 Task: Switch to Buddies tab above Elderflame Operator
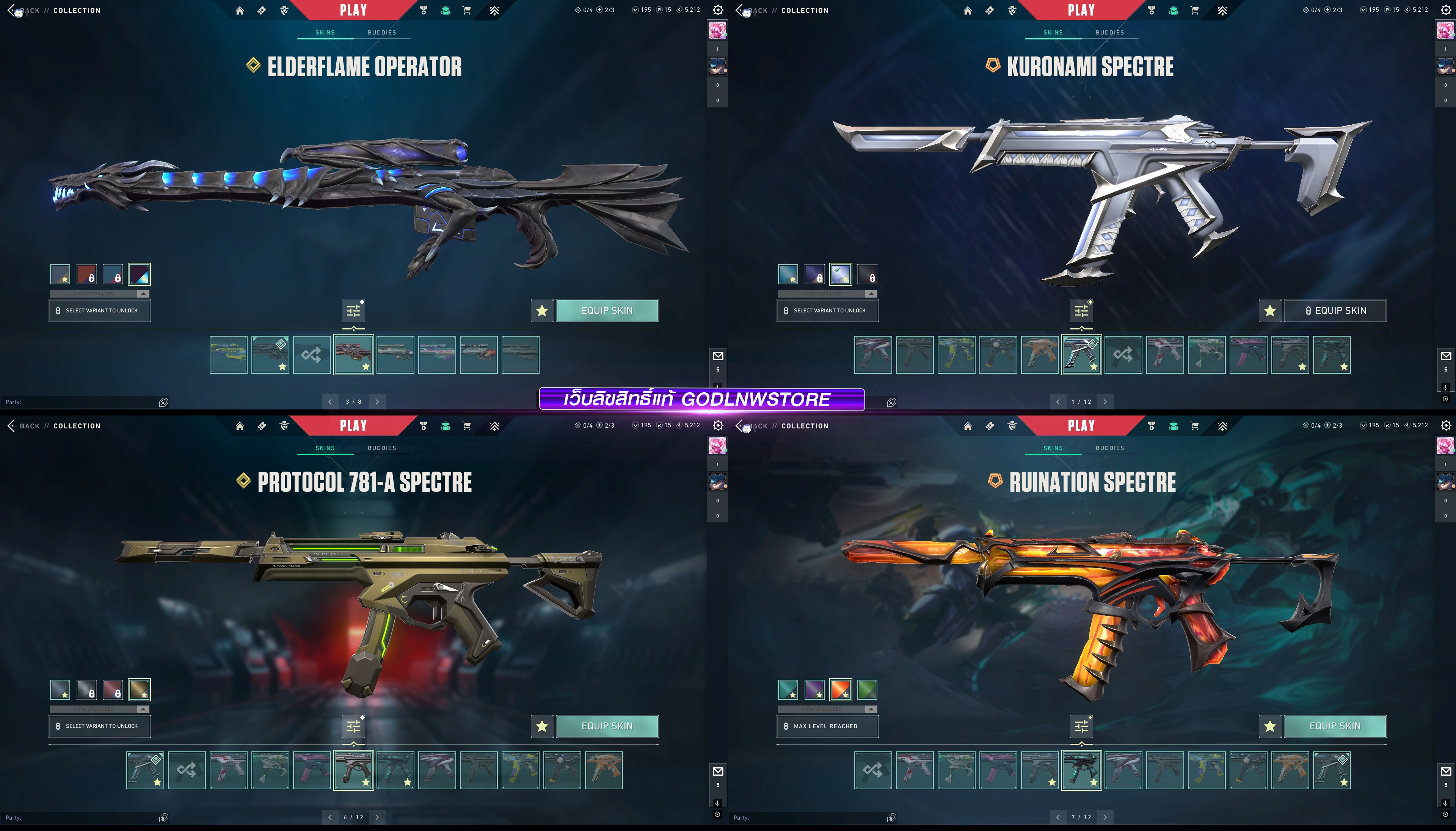(382, 33)
